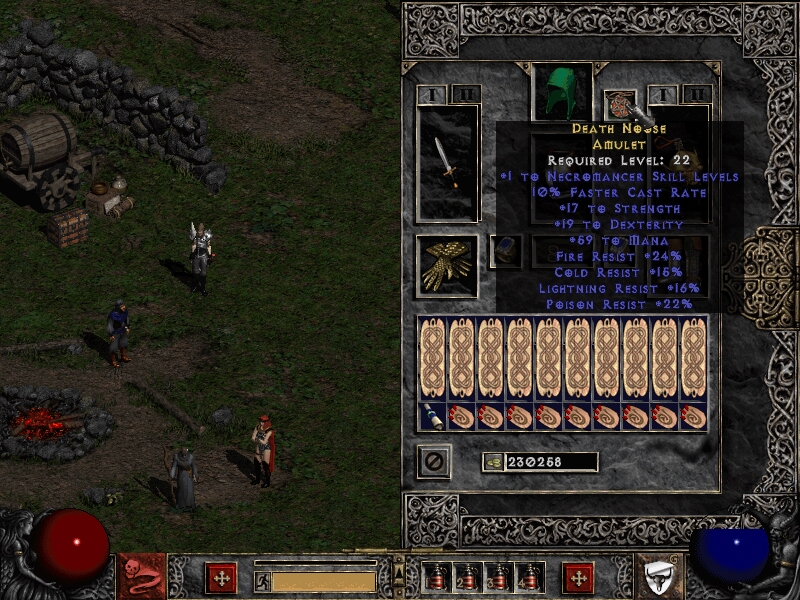Select the blue-white scroll in the inventory
Image resolution: width=800 pixels, height=600 pixels.
pyautogui.click(x=433, y=417)
